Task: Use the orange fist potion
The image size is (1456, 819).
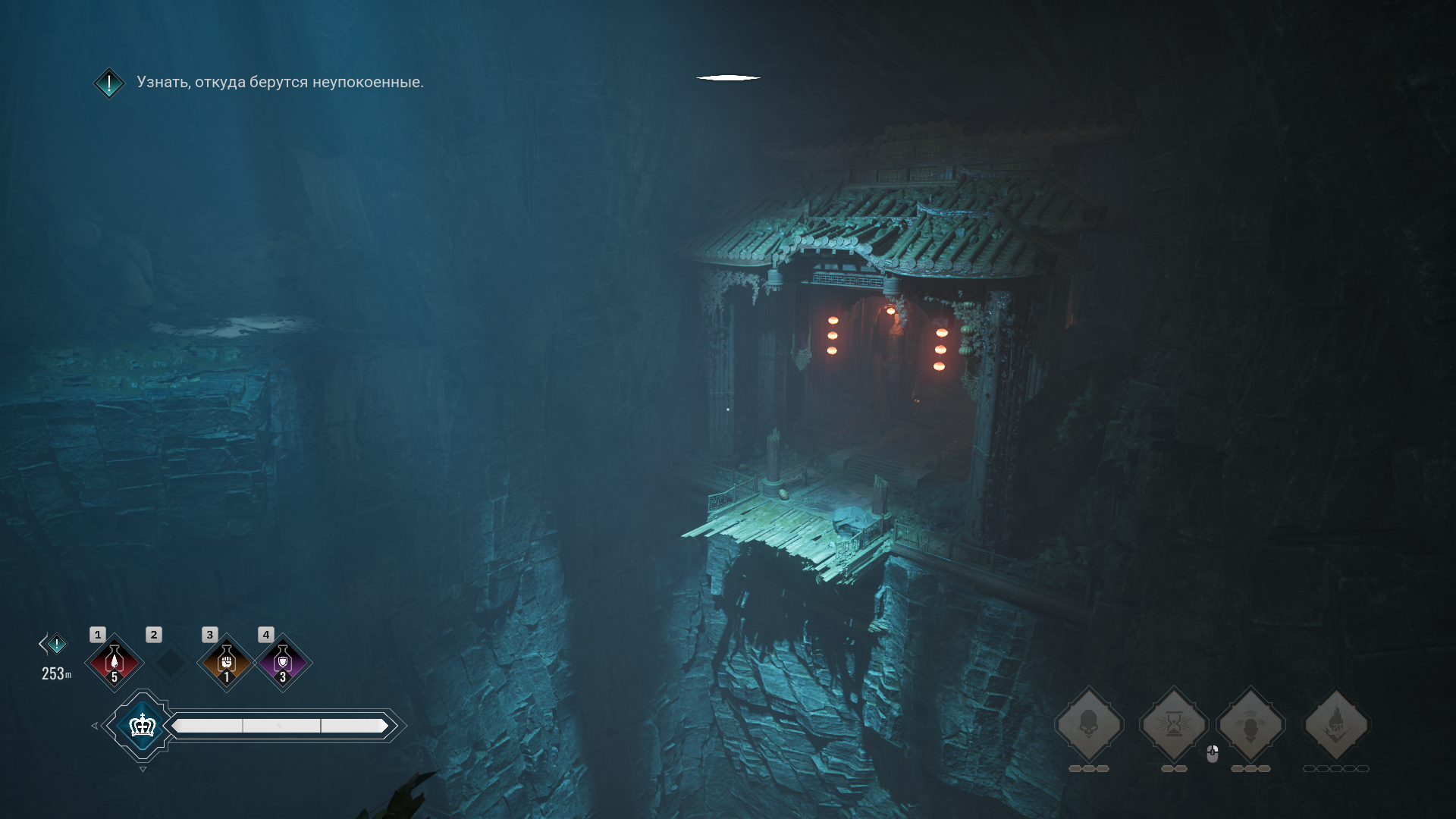Action: [x=226, y=663]
